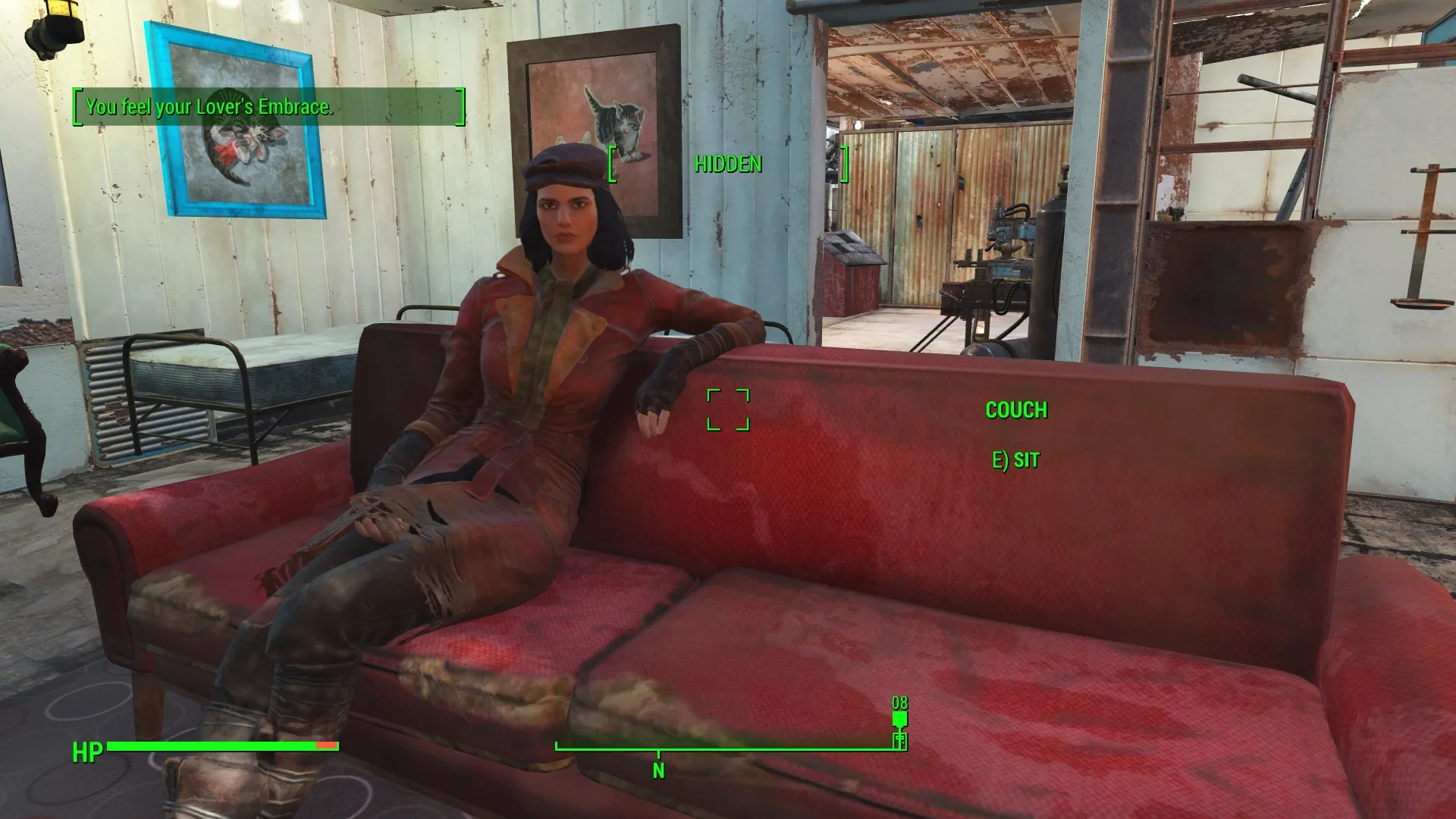
Task: Click the HIDDEN stealth indicator
Action: pyautogui.click(x=727, y=165)
